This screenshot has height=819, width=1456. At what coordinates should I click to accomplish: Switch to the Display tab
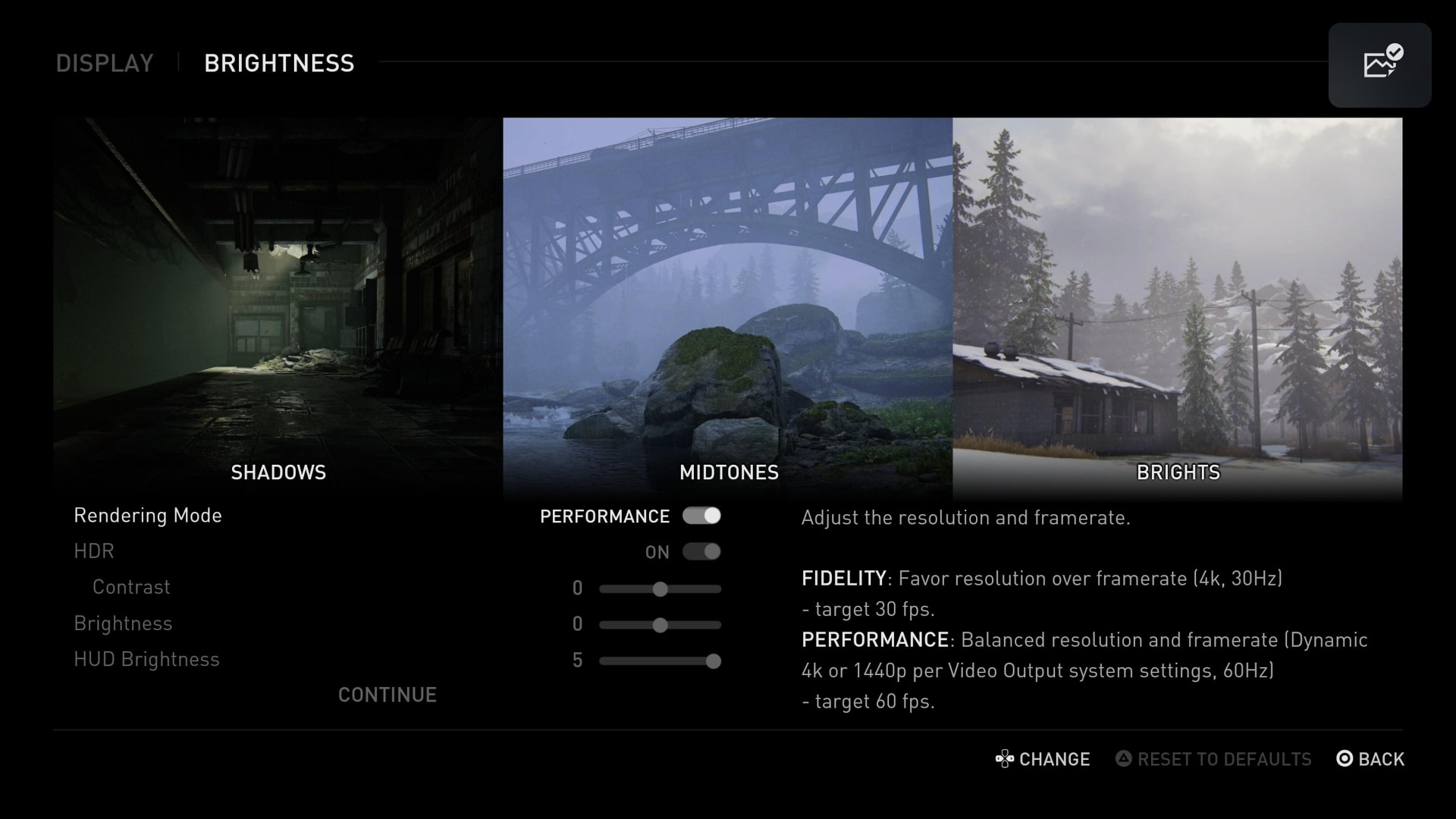tap(105, 63)
